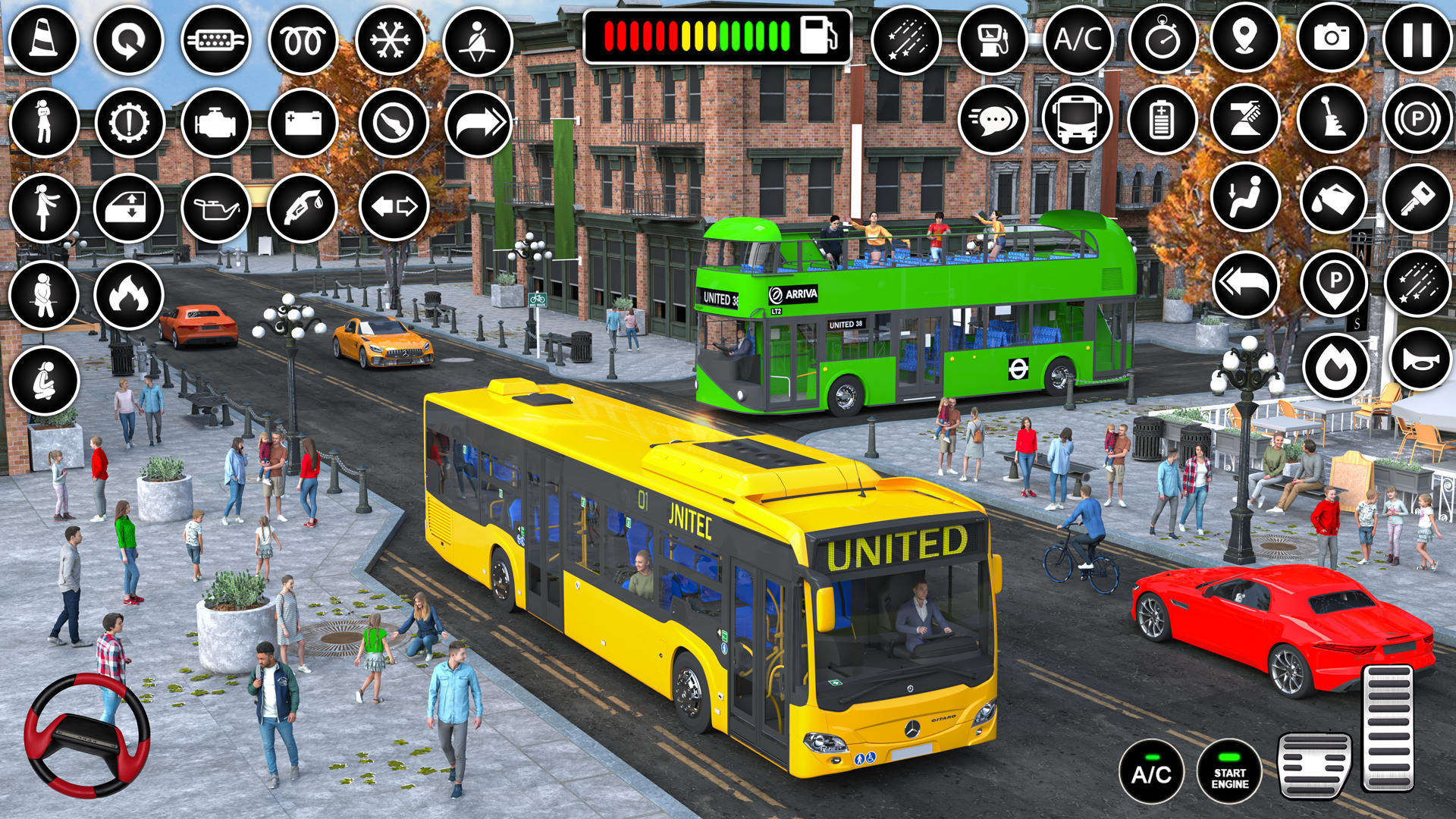This screenshot has height=819, width=1456.
Task: Open the chat bubbles icon
Action: [x=993, y=119]
